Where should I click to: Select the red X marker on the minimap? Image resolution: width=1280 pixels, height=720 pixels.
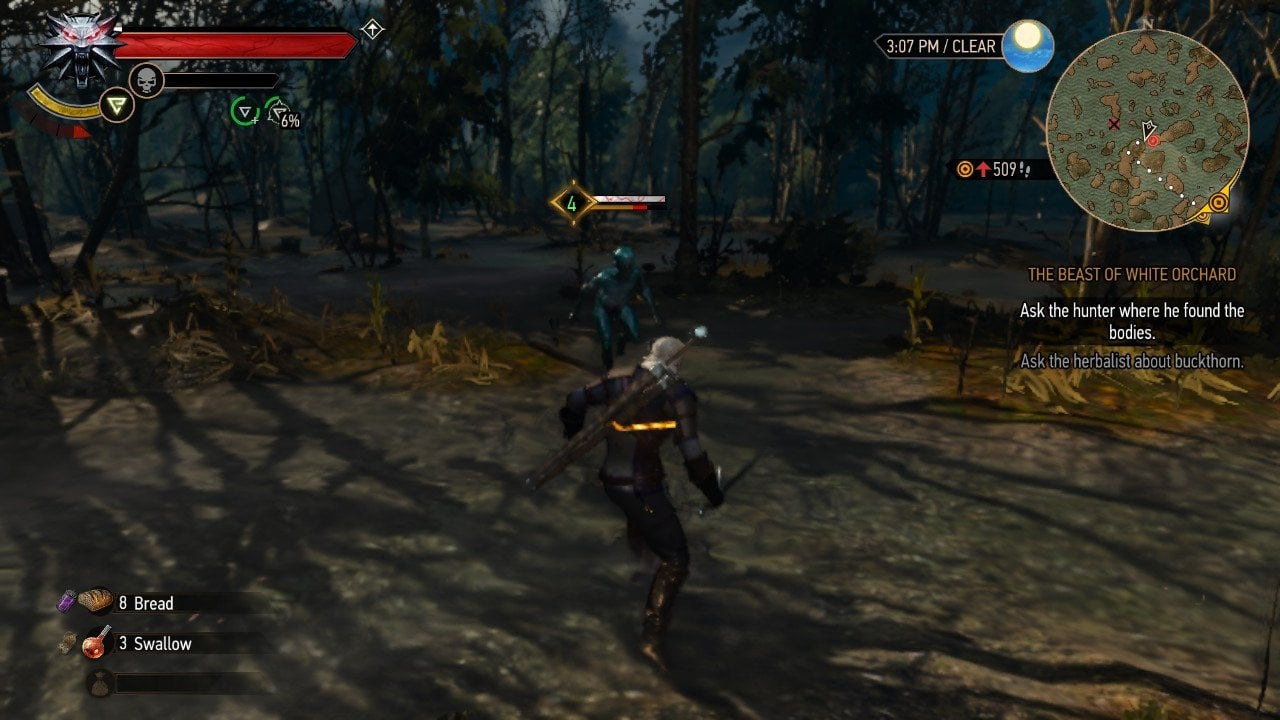(x=1114, y=124)
